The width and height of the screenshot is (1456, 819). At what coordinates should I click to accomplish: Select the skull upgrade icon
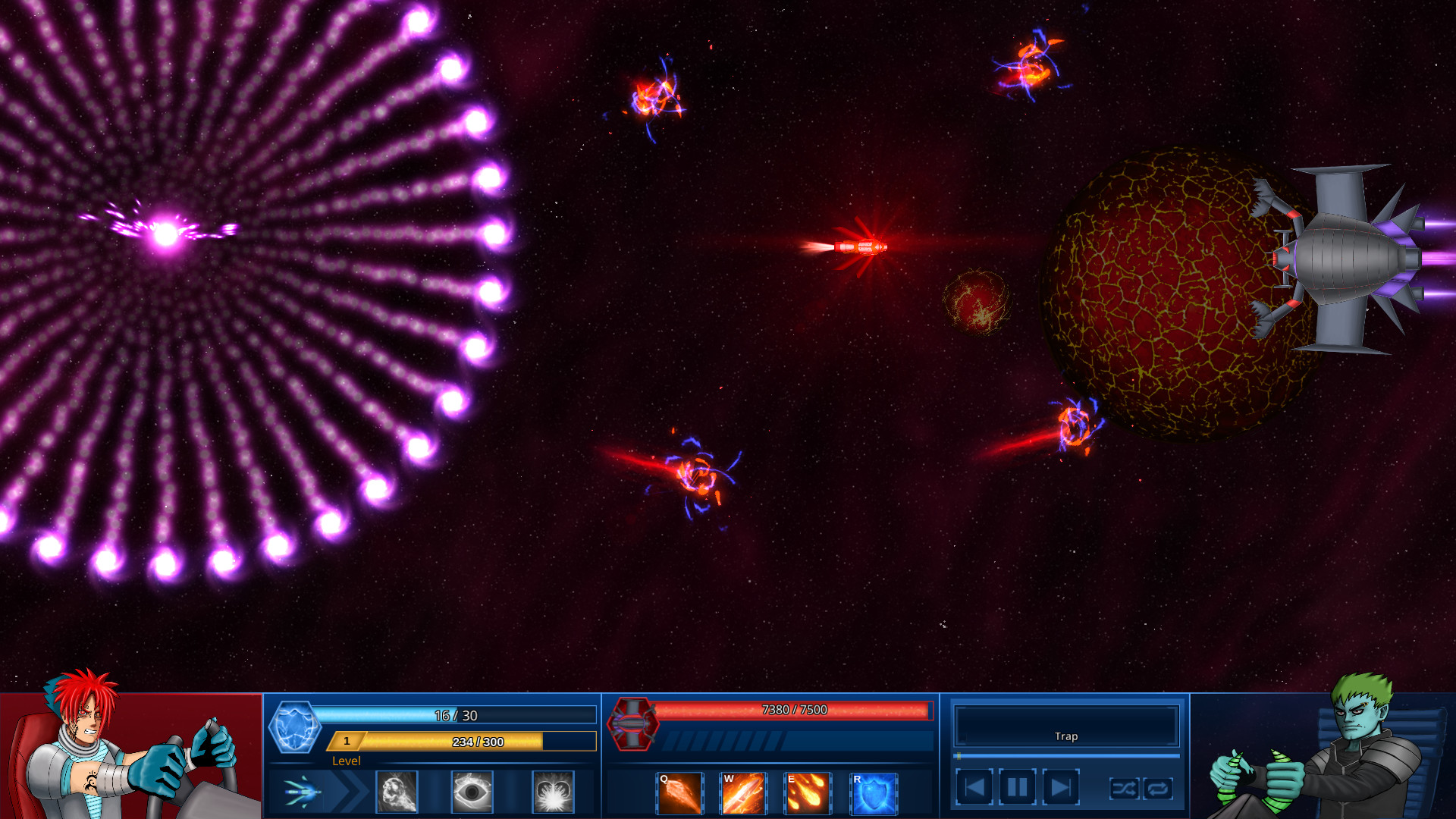pos(397,791)
